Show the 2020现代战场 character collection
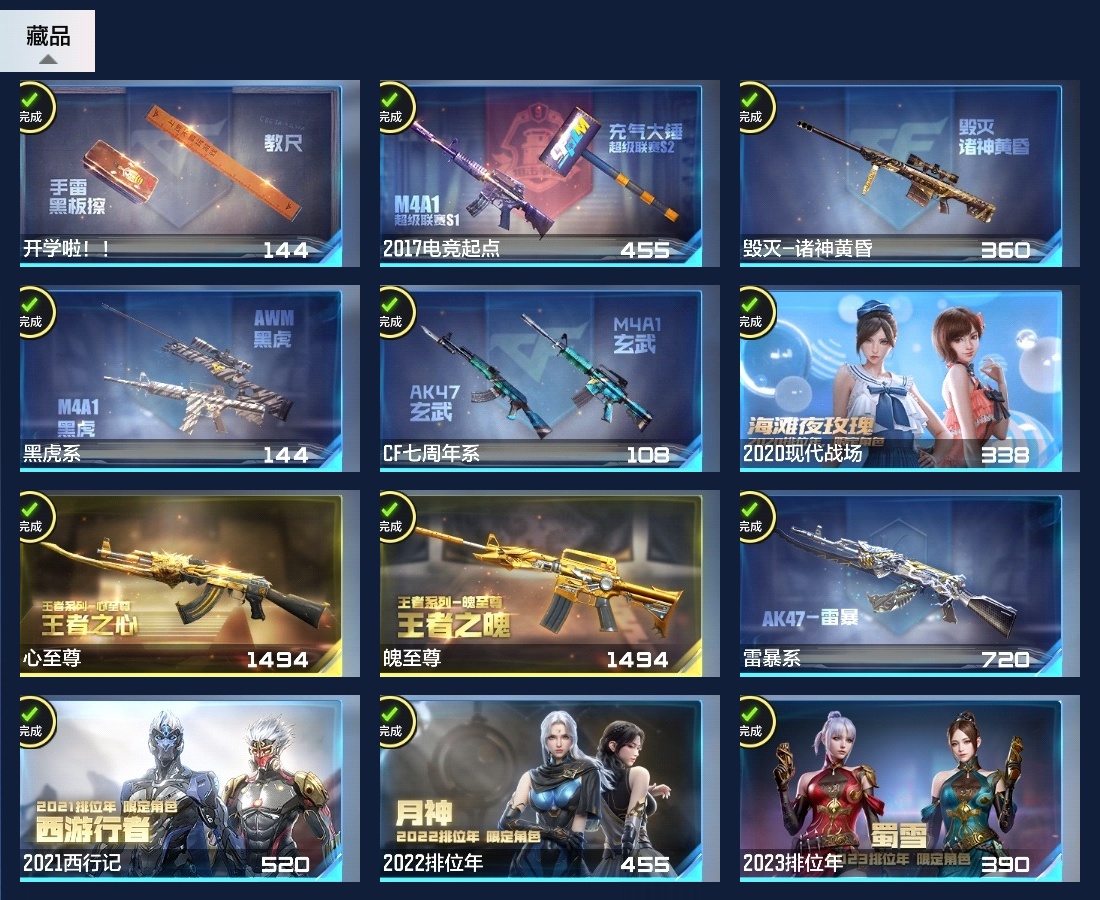Screen dimensions: 1100x900 tap(900, 380)
